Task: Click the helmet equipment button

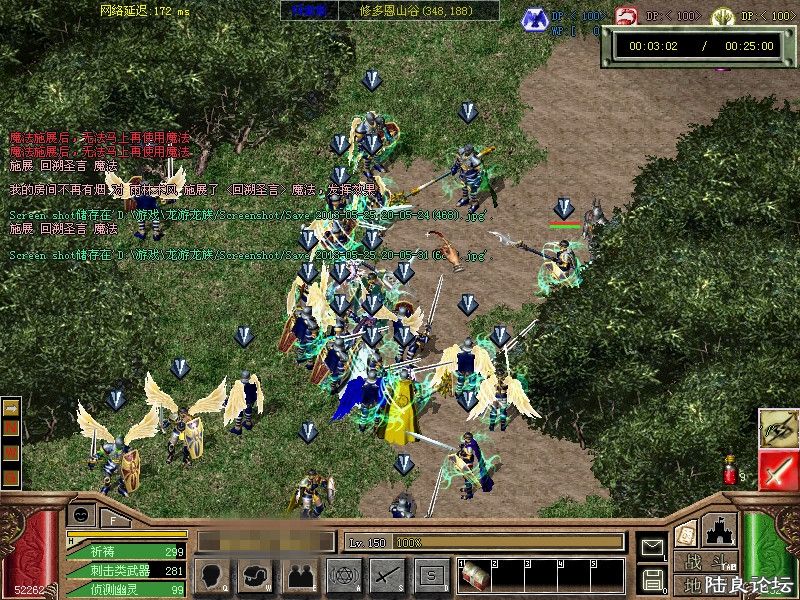Action: click(256, 575)
